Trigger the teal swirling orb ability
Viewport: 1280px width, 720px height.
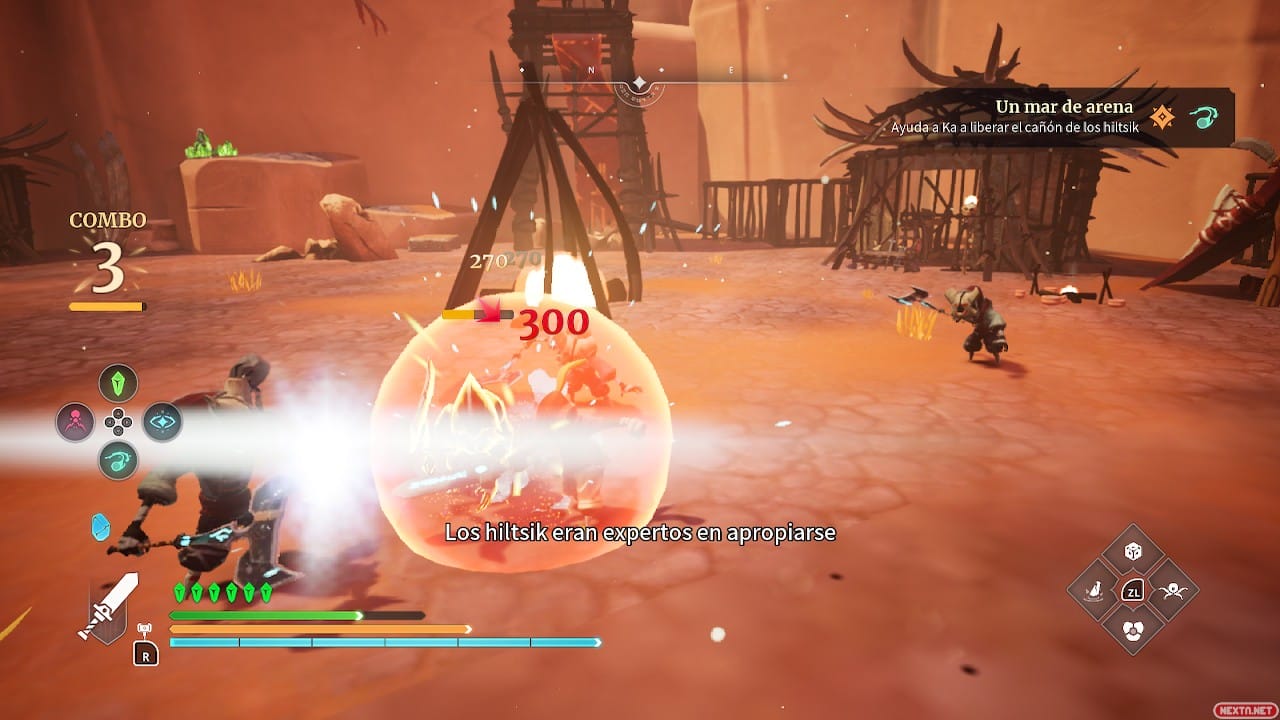118,461
